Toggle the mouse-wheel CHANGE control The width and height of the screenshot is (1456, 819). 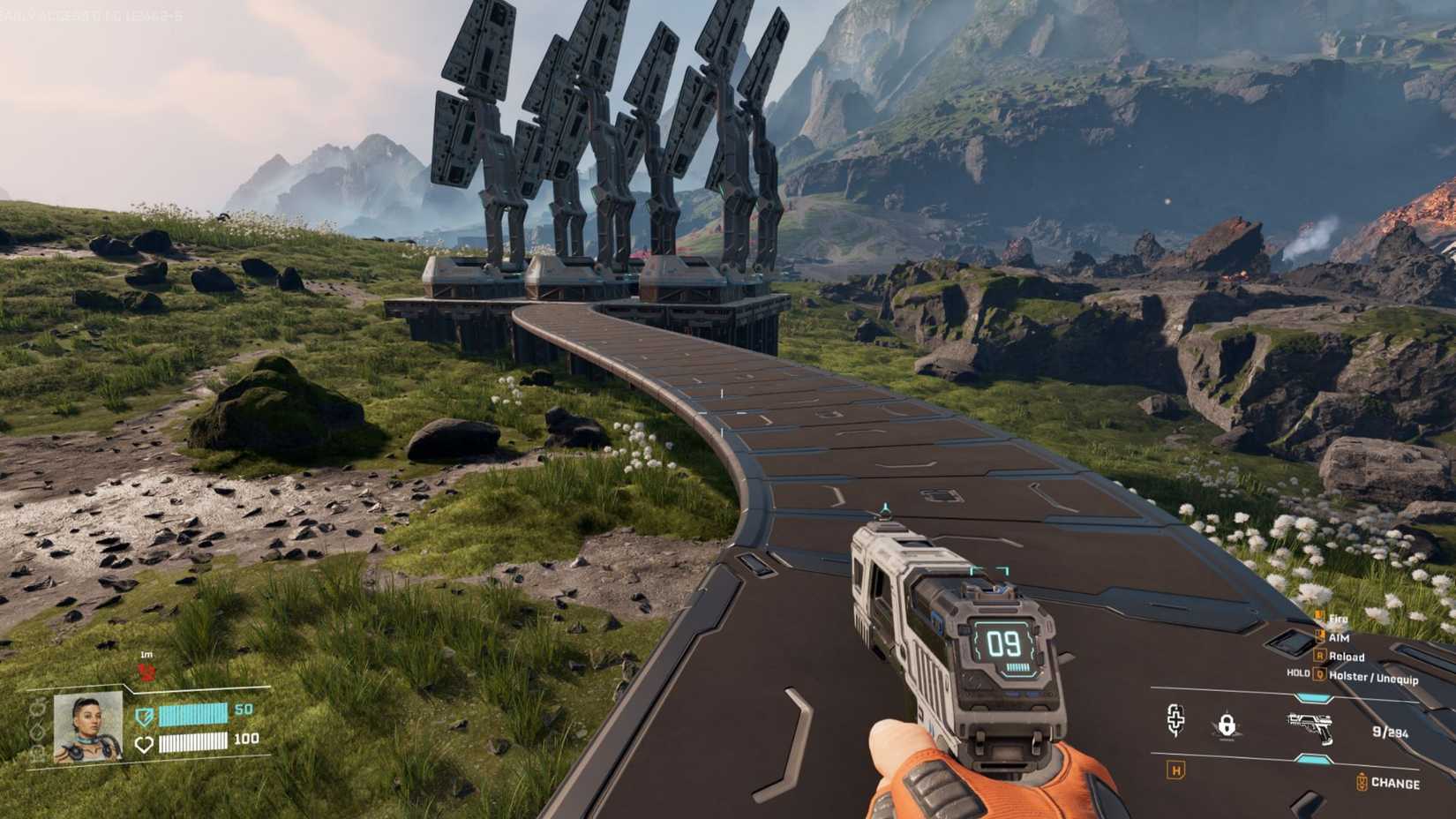(x=1362, y=780)
